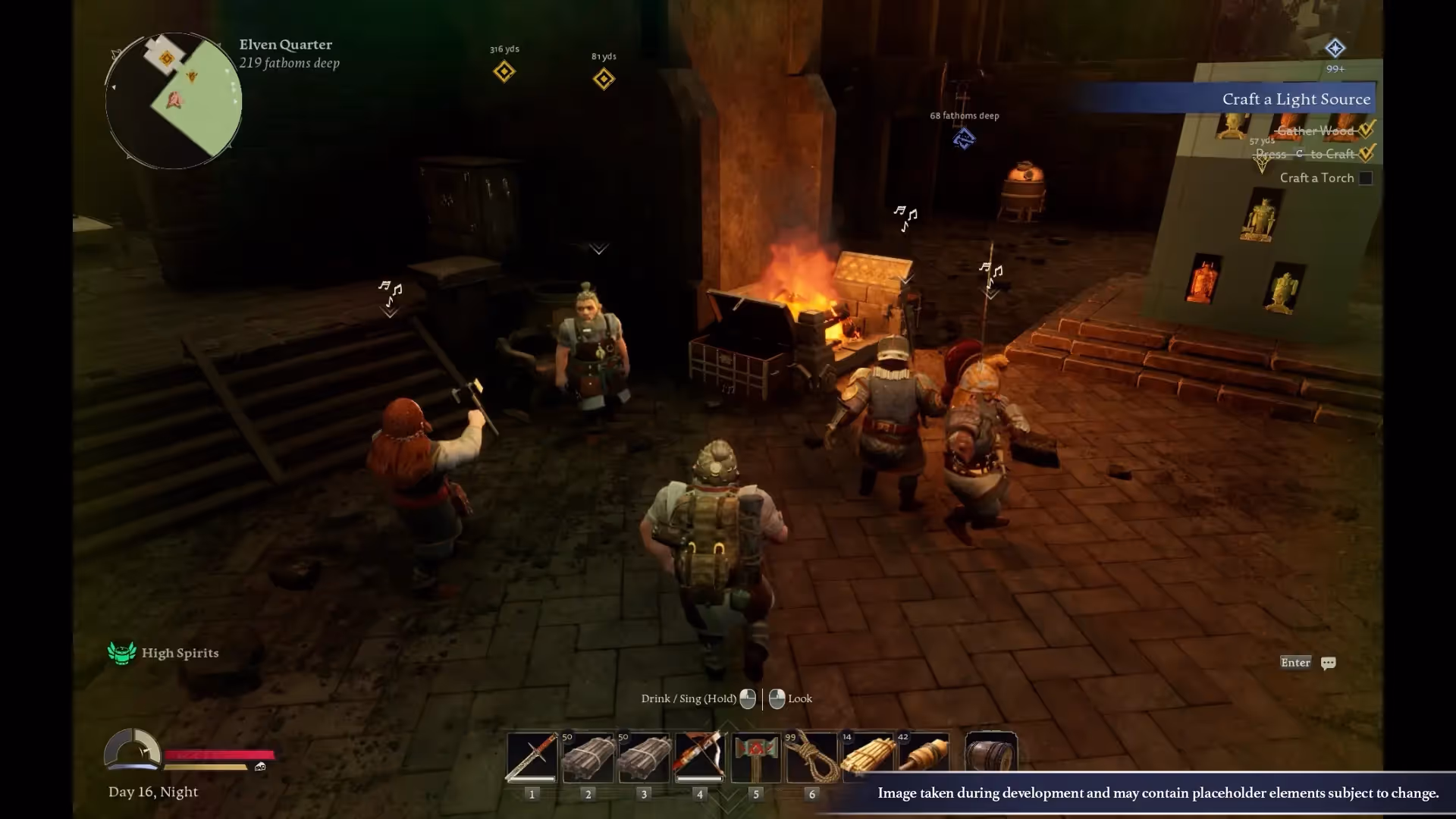Pick the yellow stick bundle with 14
The image size is (1456, 819).
tap(868, 757)
